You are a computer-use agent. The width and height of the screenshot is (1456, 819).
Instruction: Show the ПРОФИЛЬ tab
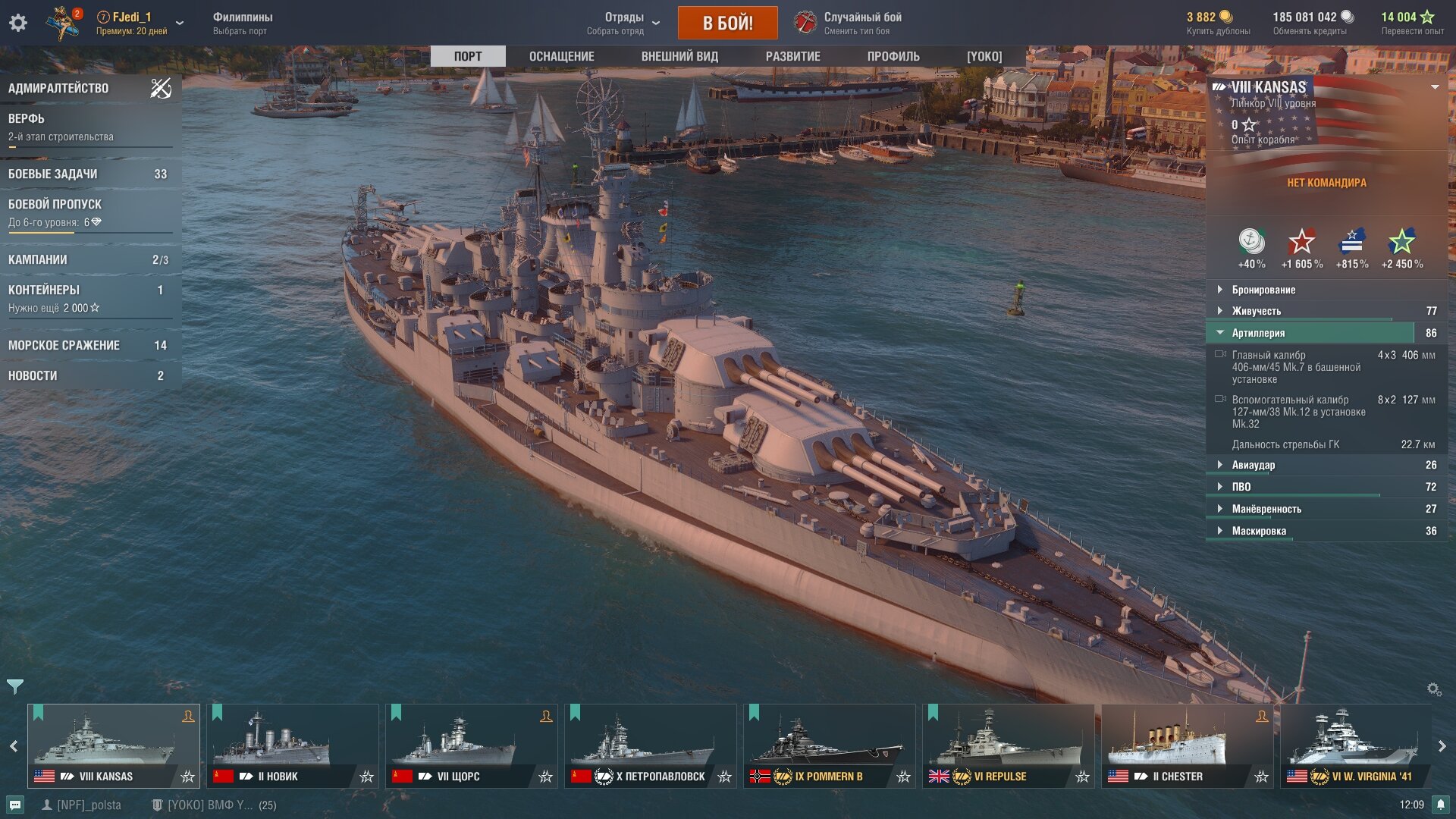pyautogui.click(x=893, y=57)
